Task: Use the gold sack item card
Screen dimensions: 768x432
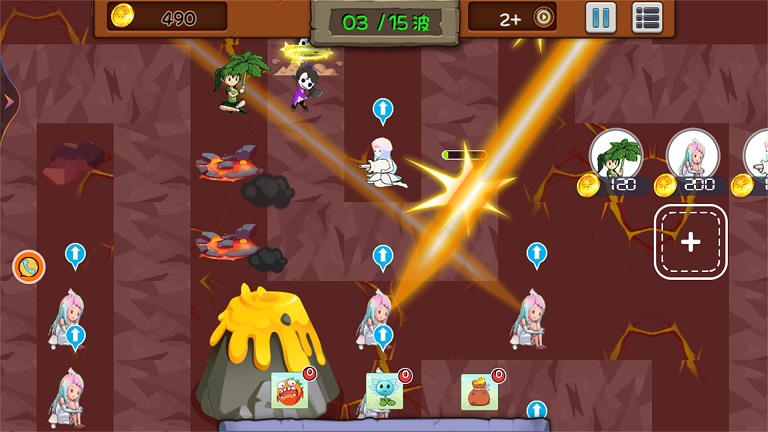Action: pyautogui.click(x=479, y=391)
